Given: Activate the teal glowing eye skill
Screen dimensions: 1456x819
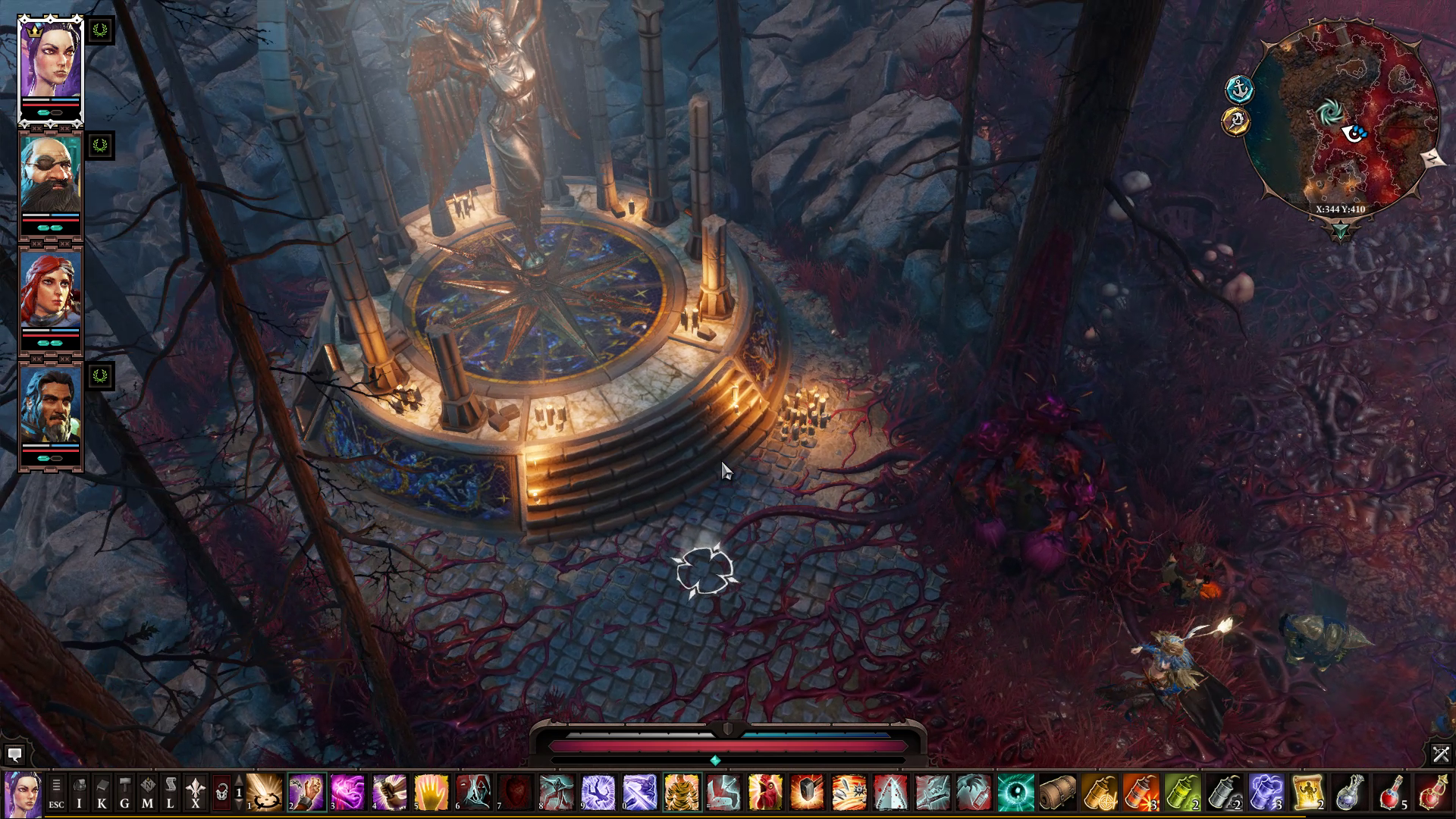Looking at the screenshot, I should click(1015, 793).
